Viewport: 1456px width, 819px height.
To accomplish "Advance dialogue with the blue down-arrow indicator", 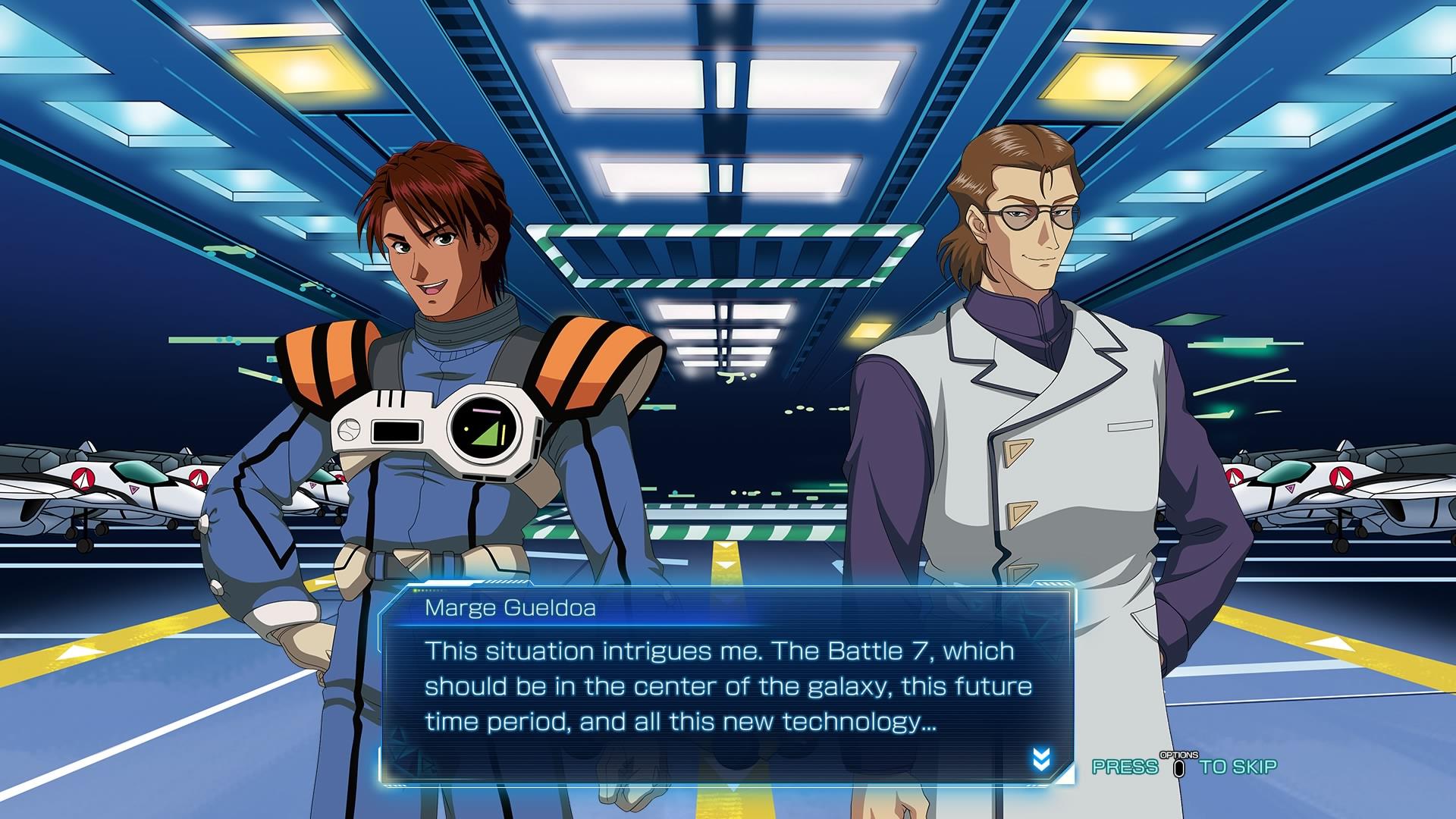I will 1041,758.
